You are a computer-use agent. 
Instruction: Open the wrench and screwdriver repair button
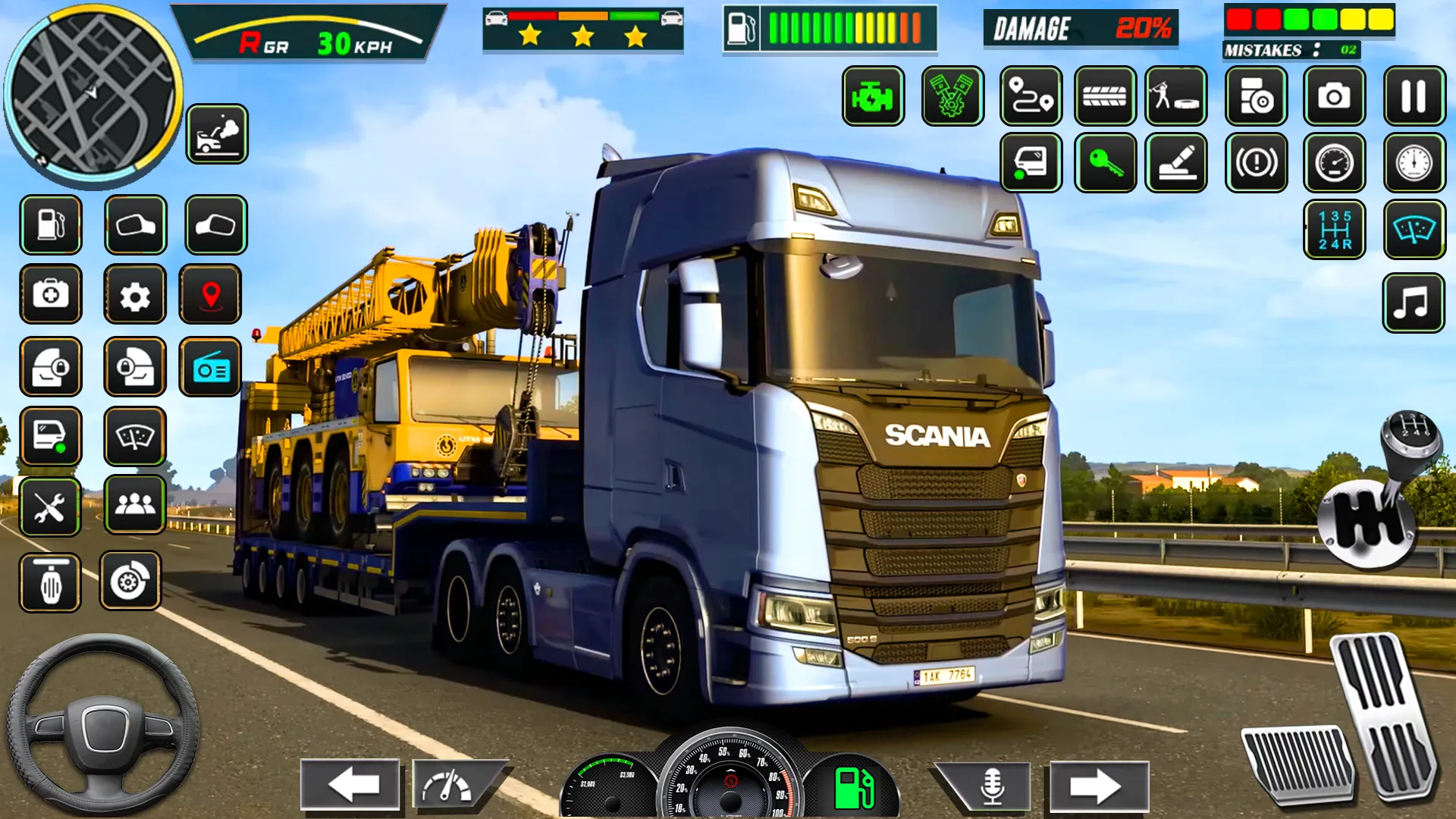coord(50,507)
